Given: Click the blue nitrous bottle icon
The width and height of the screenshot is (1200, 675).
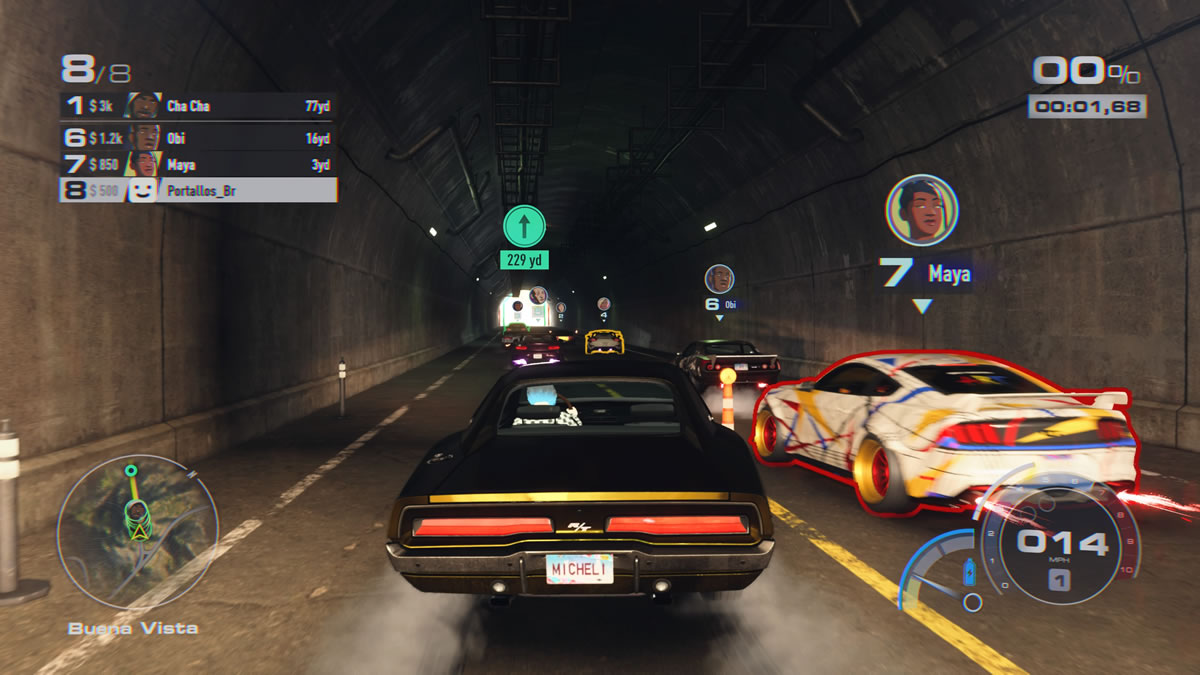Looking at the screenshot, I should (968, 572).
